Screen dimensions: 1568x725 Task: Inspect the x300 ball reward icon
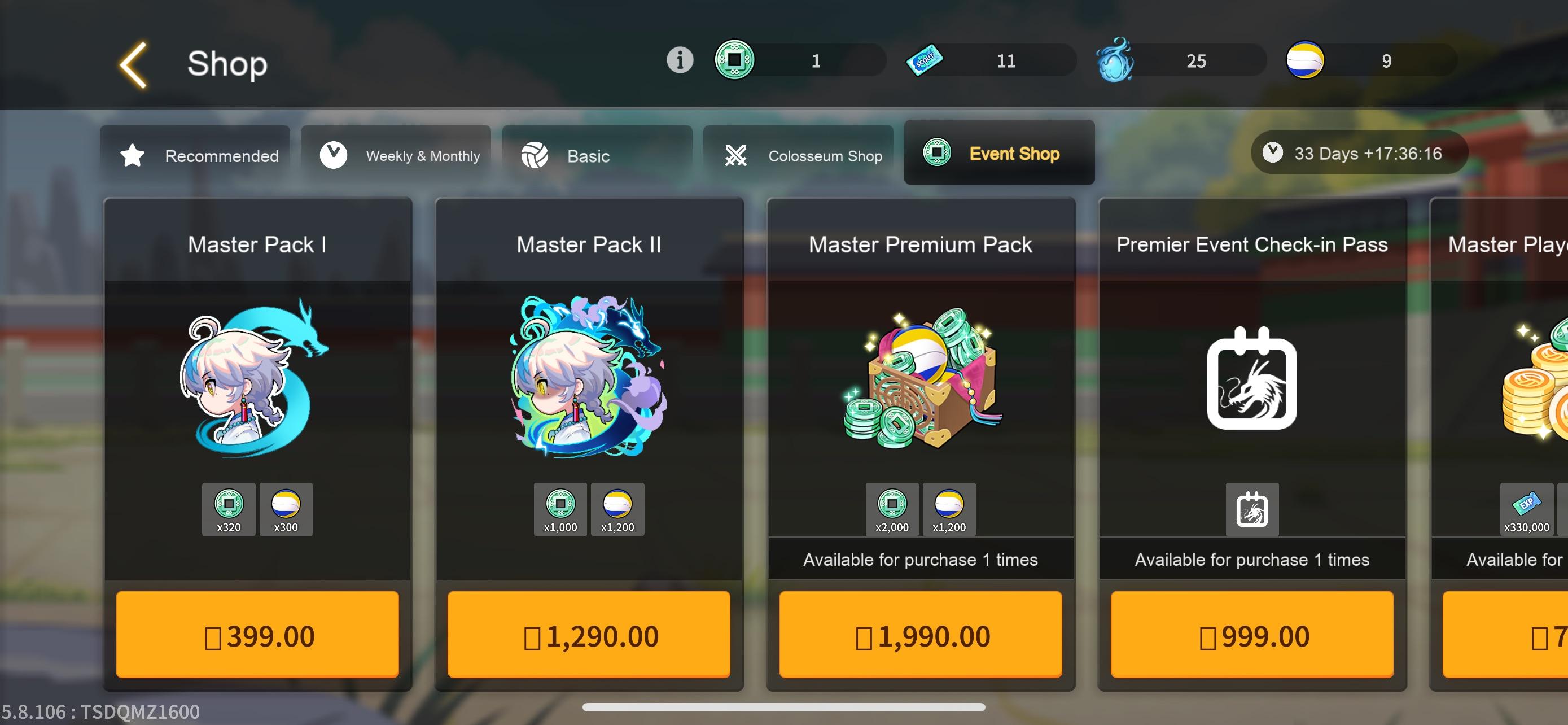286,509
